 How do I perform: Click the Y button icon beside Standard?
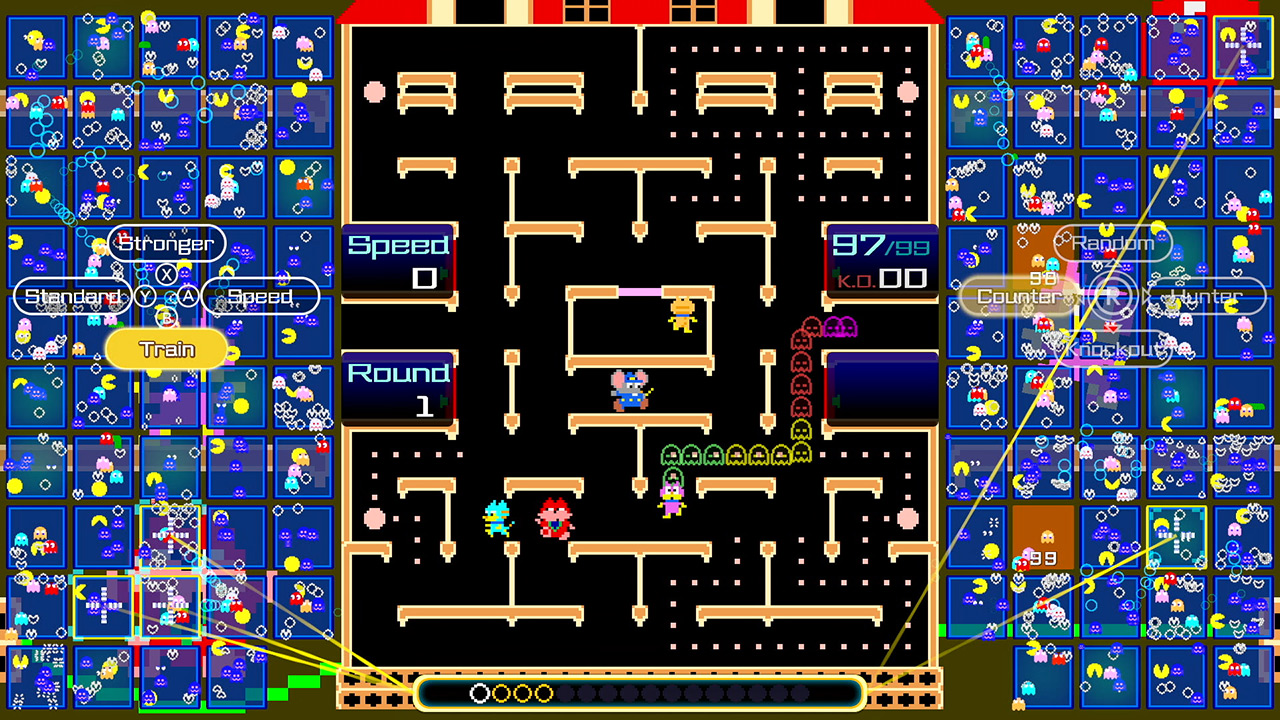tap(145, 294)
